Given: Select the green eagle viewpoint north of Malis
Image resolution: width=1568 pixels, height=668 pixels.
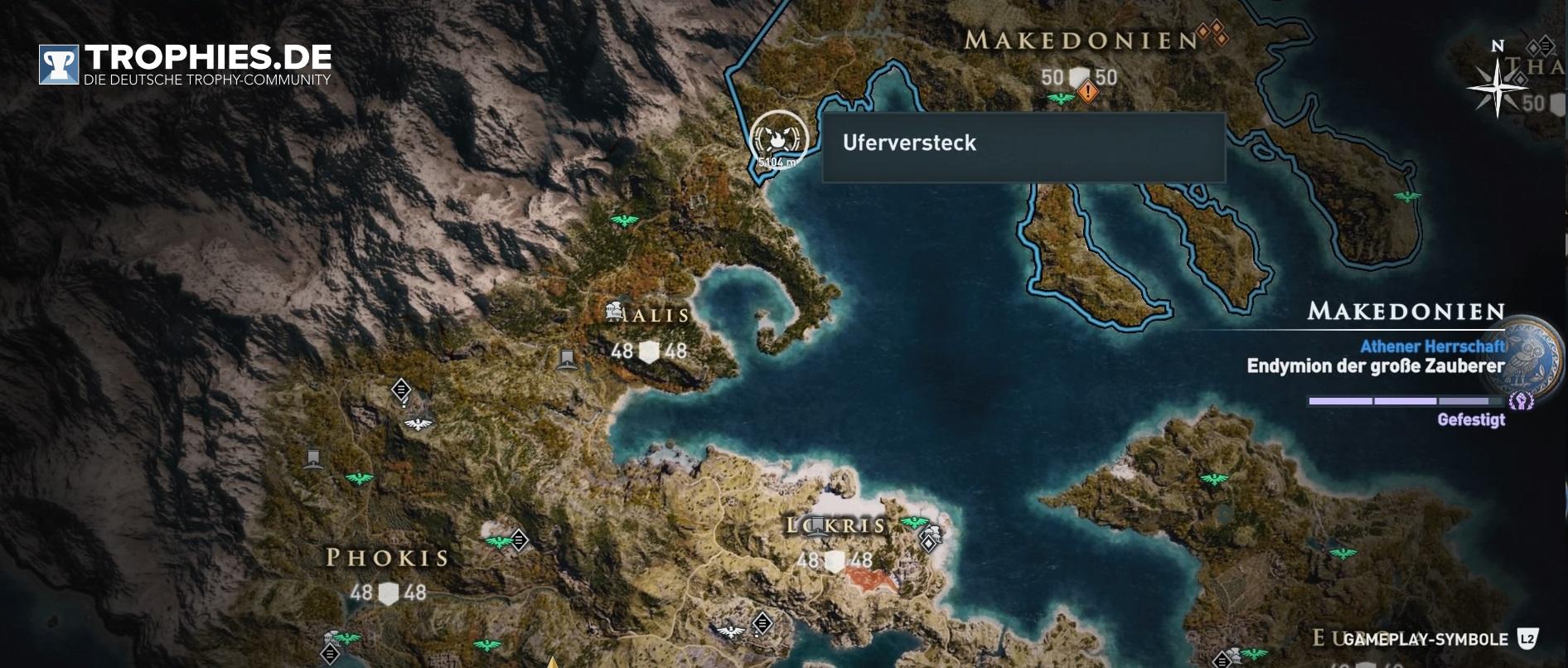Looking at the screenshot, I should click(x=624, y=220).
